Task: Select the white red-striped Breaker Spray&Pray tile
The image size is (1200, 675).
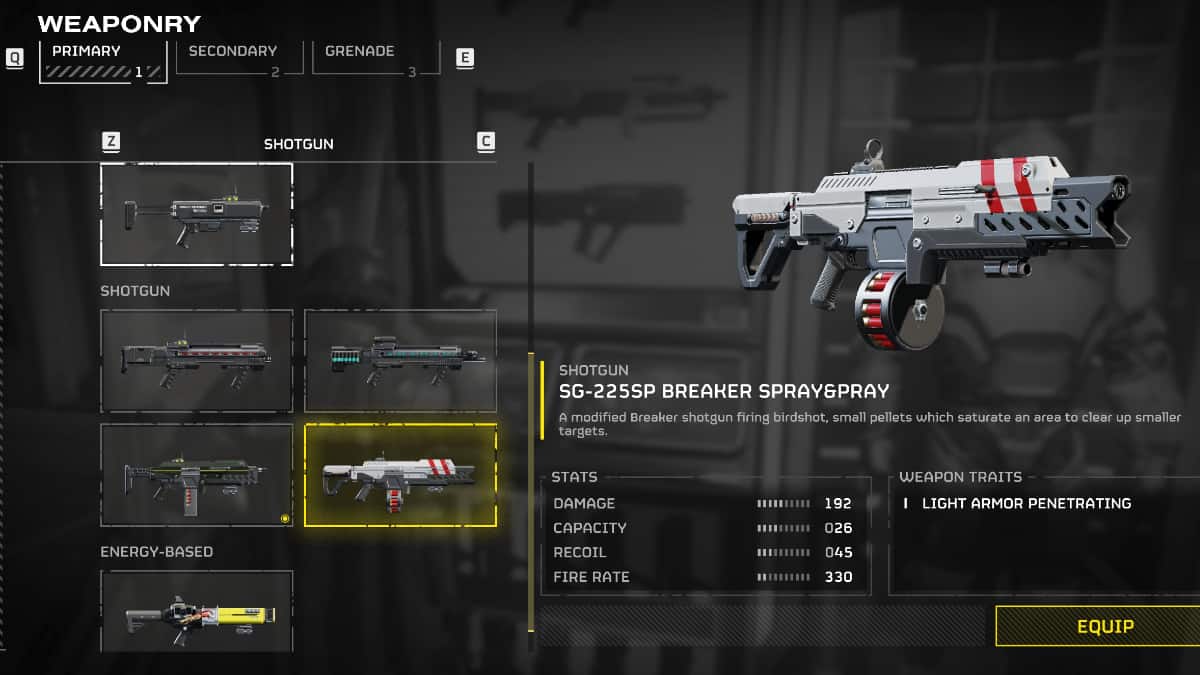Action: pyautogui.click(x=400, y=475)
